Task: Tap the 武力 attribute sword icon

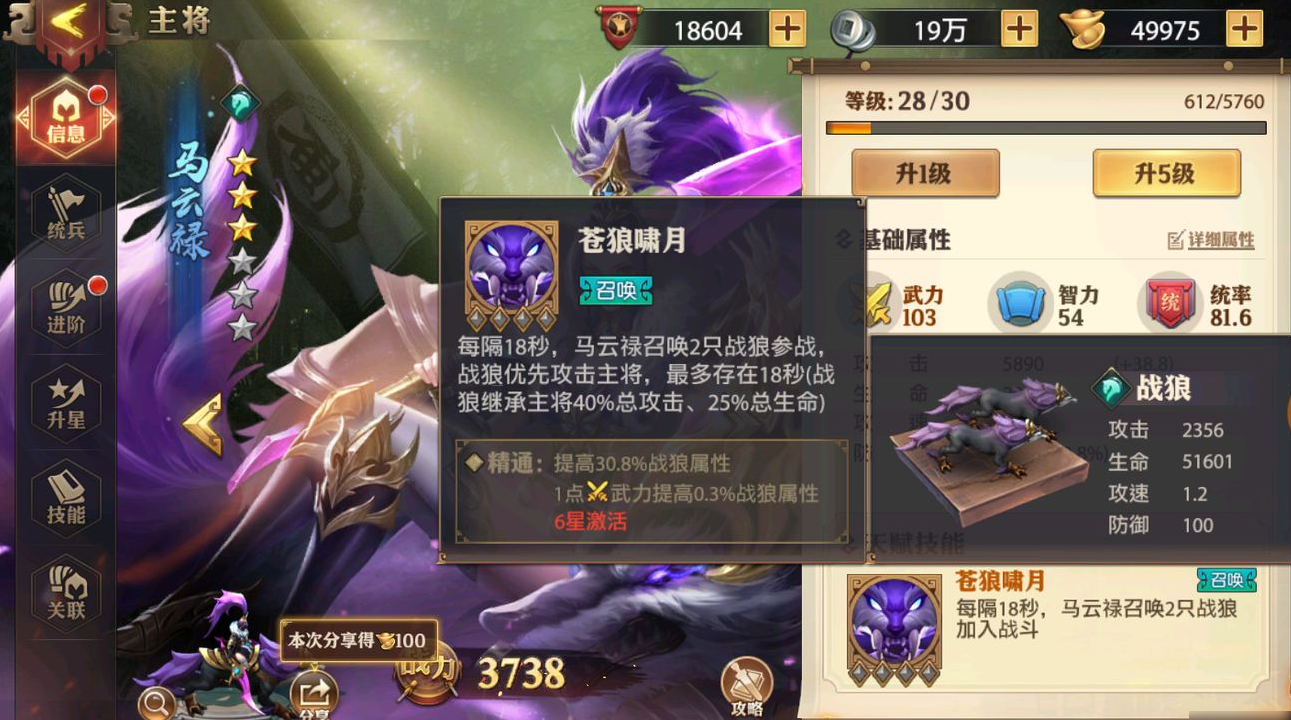Action: click(879, 304)
